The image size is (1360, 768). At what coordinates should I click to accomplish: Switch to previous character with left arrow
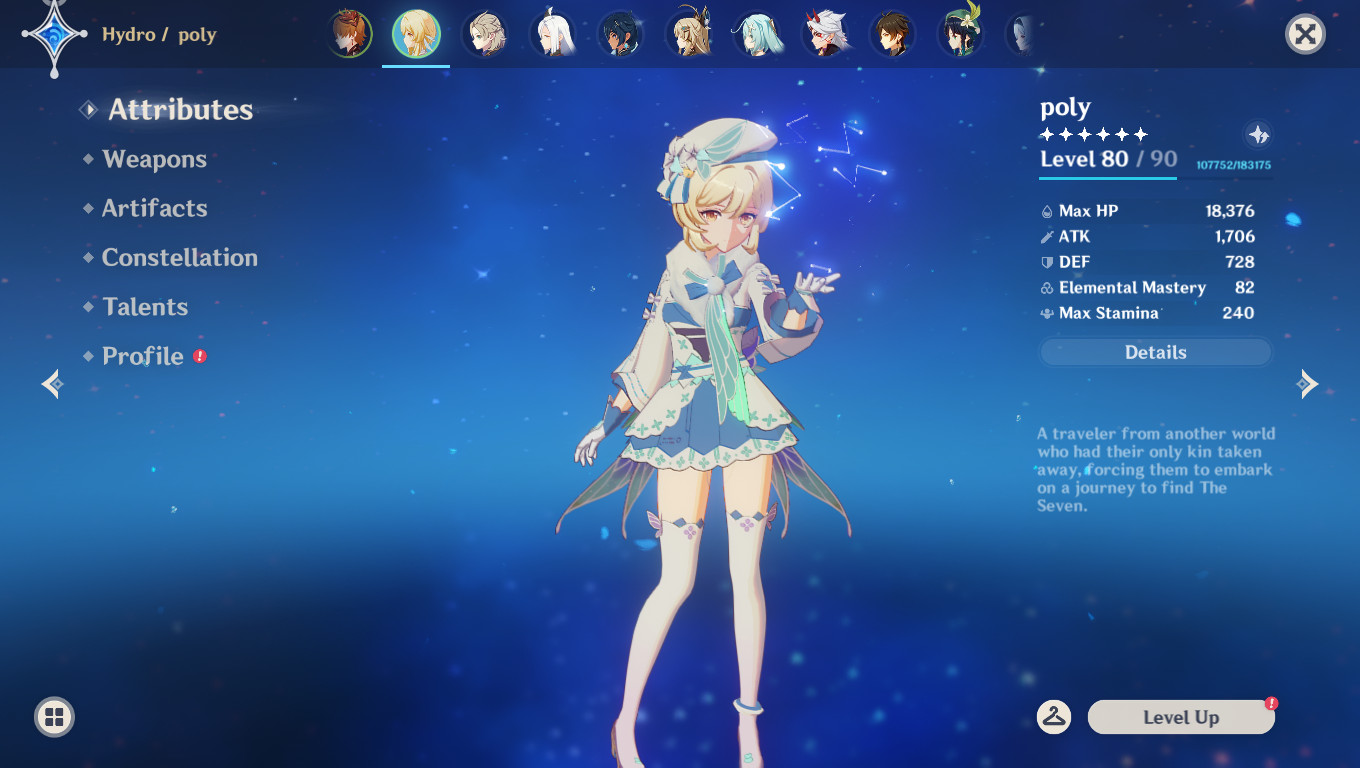50,384
